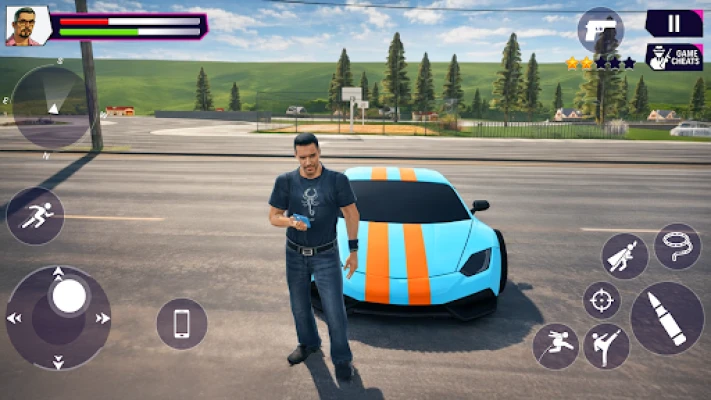Fire with the bullet shoot button

(x=667, y=318)
